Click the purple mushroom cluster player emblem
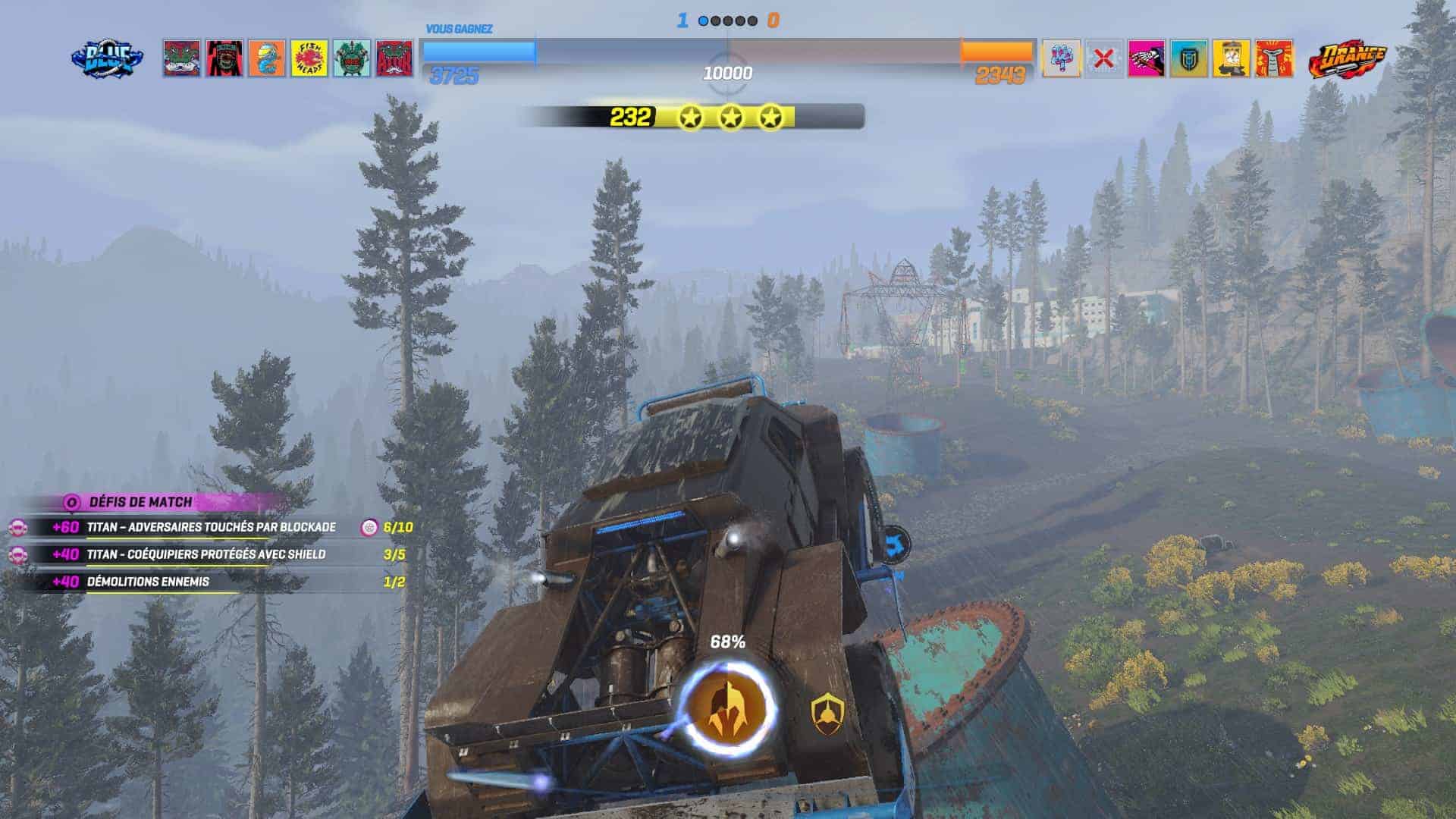 (x=1061, y=58)
